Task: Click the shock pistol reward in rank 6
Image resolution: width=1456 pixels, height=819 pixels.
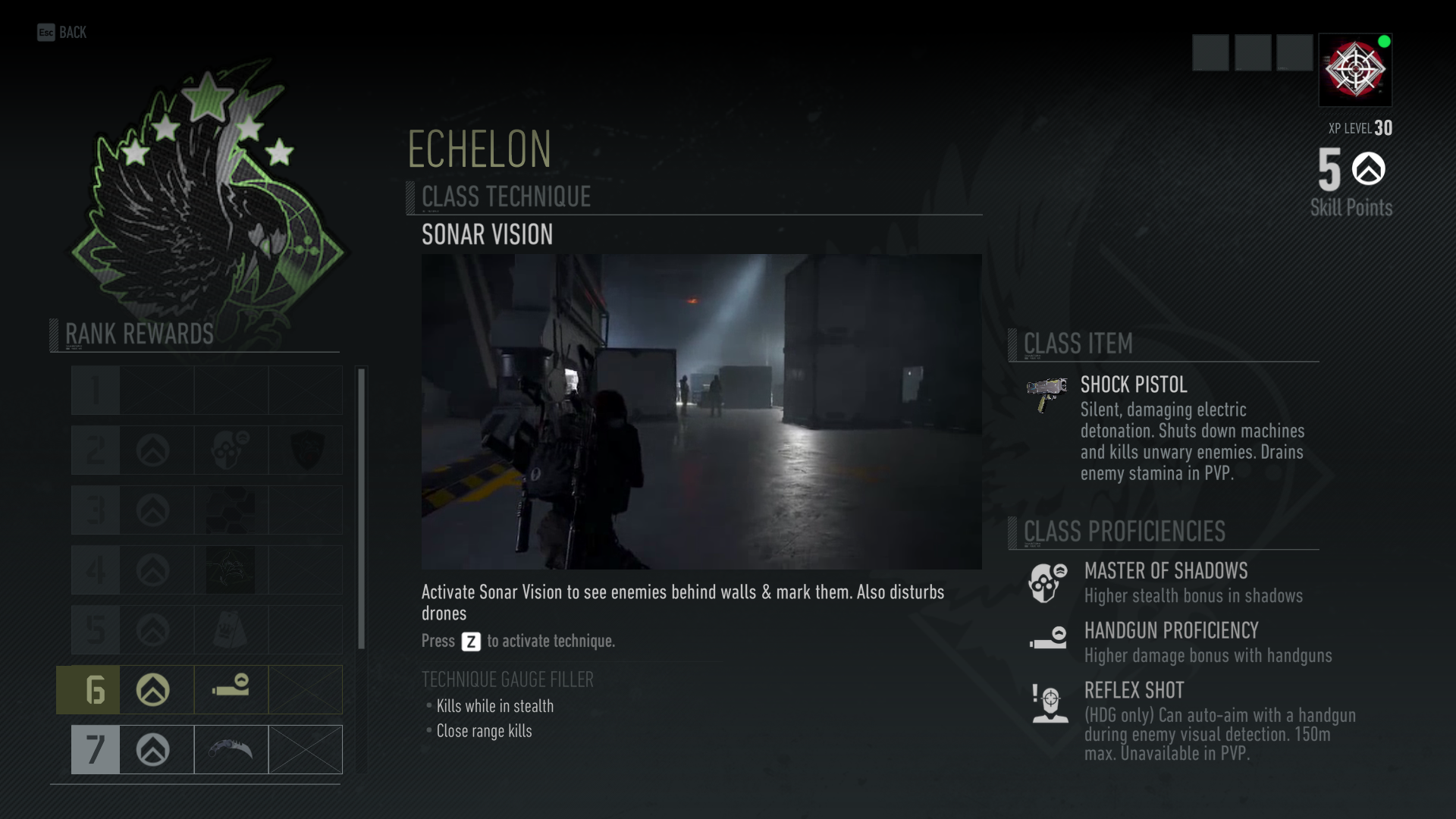Action: (231, 689)
